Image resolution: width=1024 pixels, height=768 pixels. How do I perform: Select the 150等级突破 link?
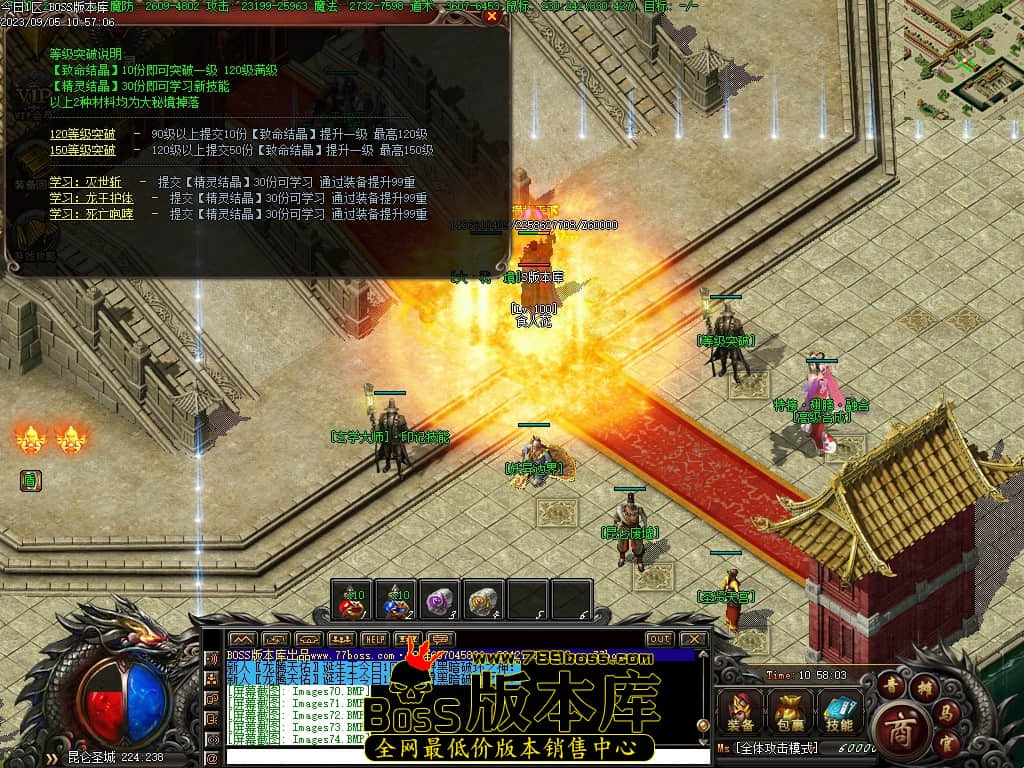pos(83,150)
